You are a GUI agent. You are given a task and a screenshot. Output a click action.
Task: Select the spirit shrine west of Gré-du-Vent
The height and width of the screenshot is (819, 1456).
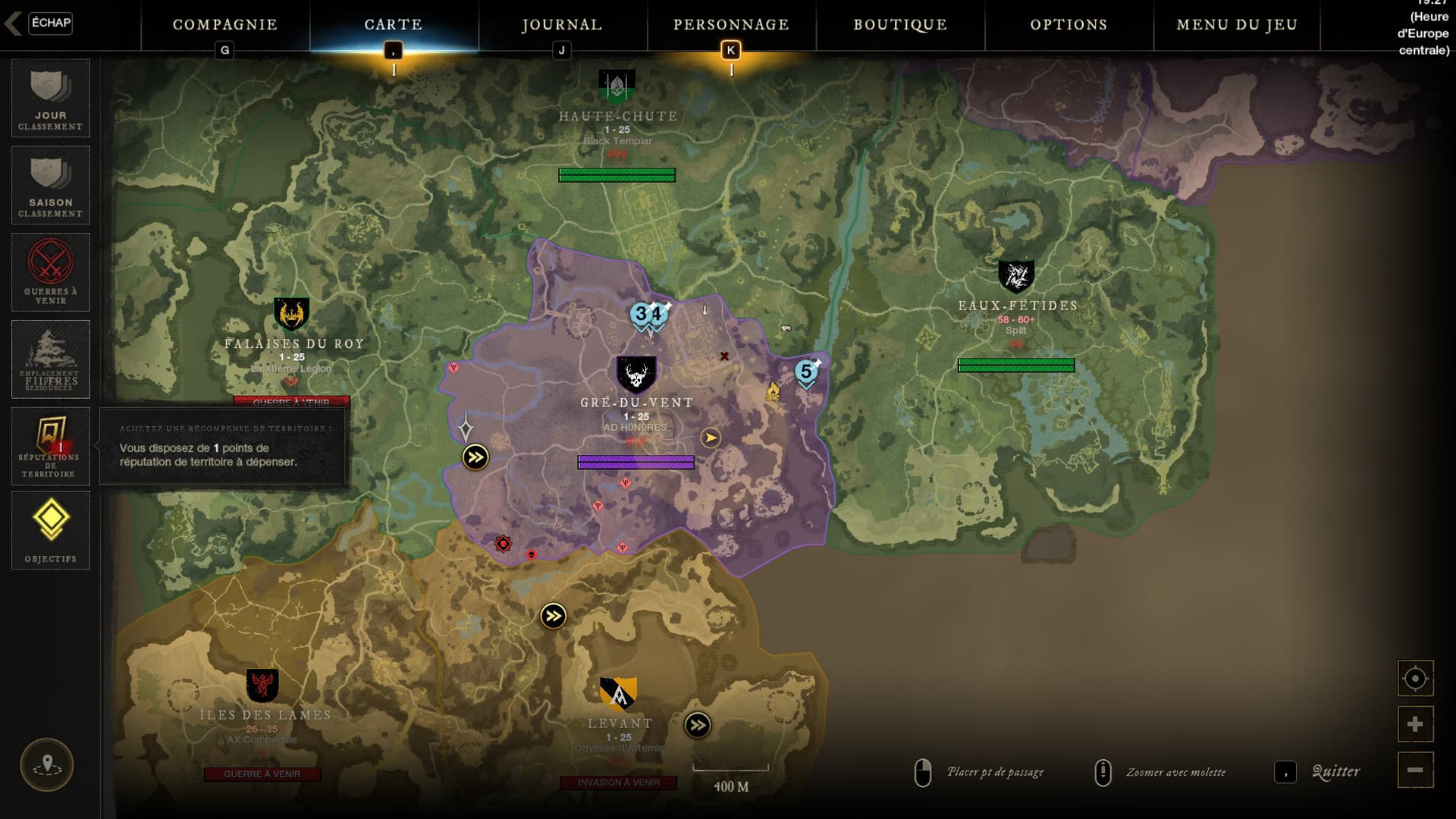[465, 428]
